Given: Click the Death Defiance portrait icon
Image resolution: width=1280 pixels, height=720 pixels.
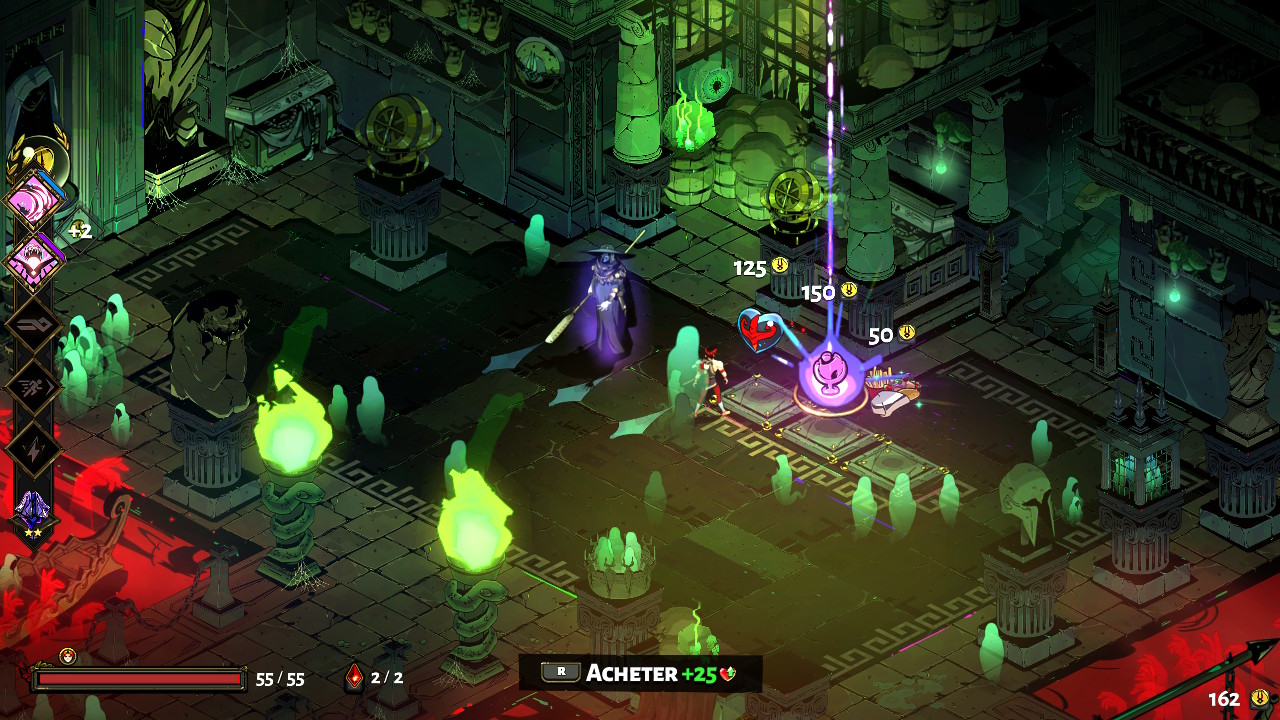Looking at the screenshot, I should [68, 656].
